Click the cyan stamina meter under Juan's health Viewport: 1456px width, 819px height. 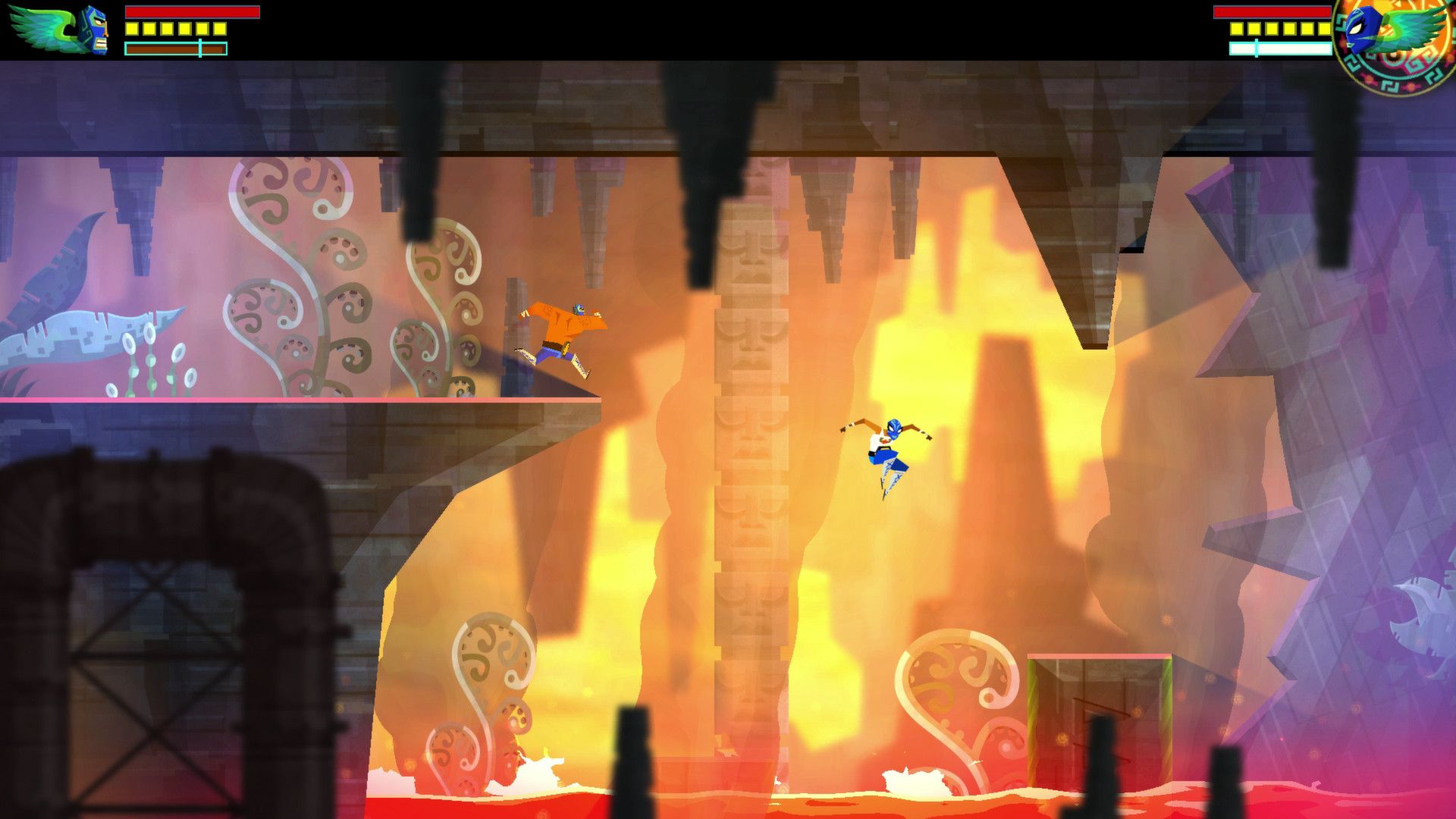point(174,47)
